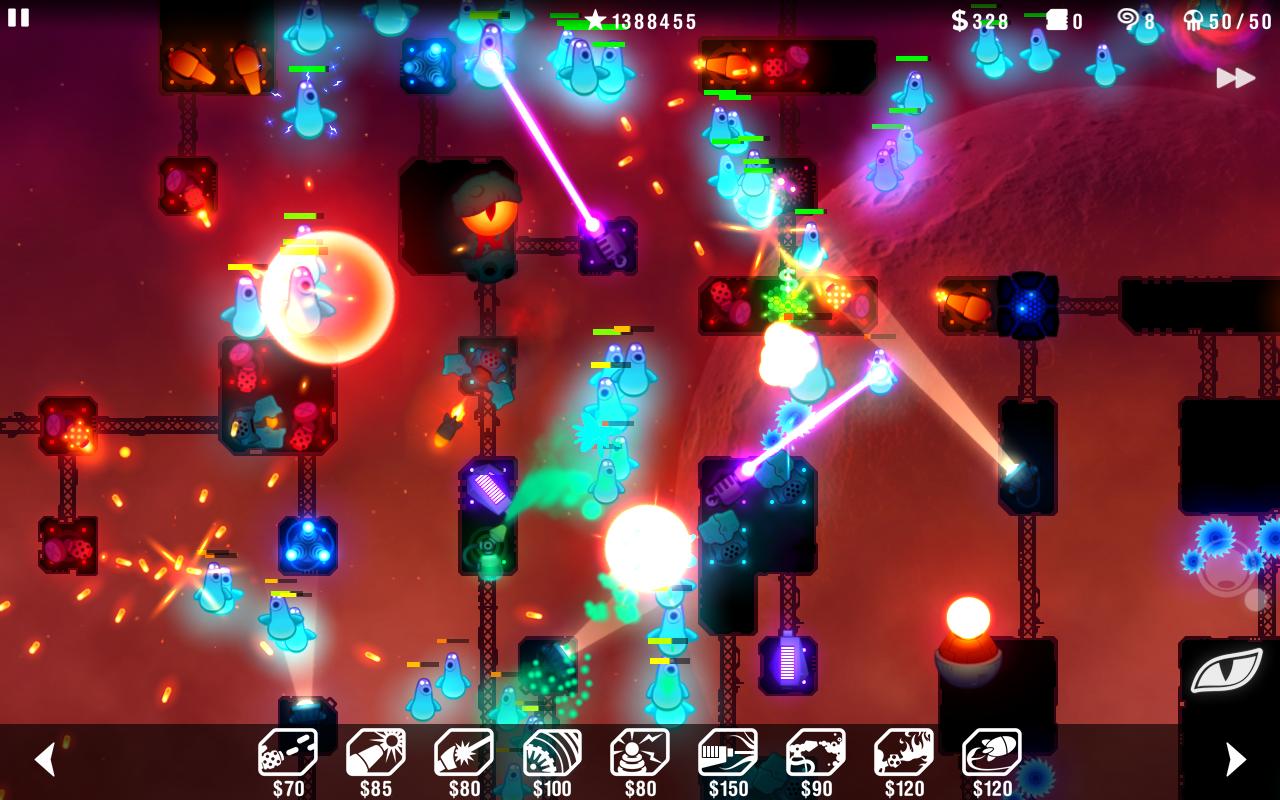Screen dimensions: 1280x800
Task: Select the $80 blast cannon tower
Action: (462, 753)
